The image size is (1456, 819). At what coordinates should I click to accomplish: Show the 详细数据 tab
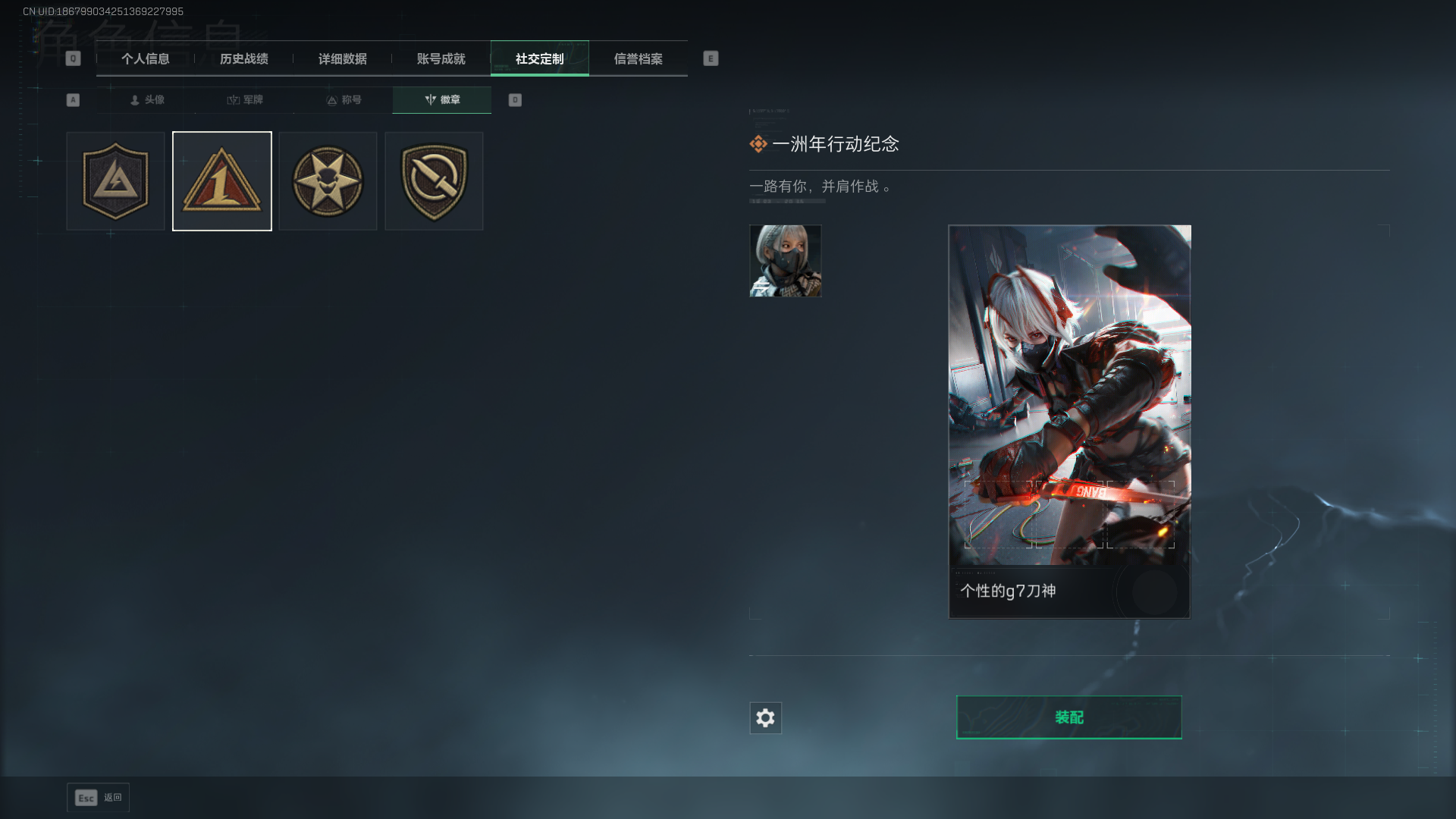342,58
